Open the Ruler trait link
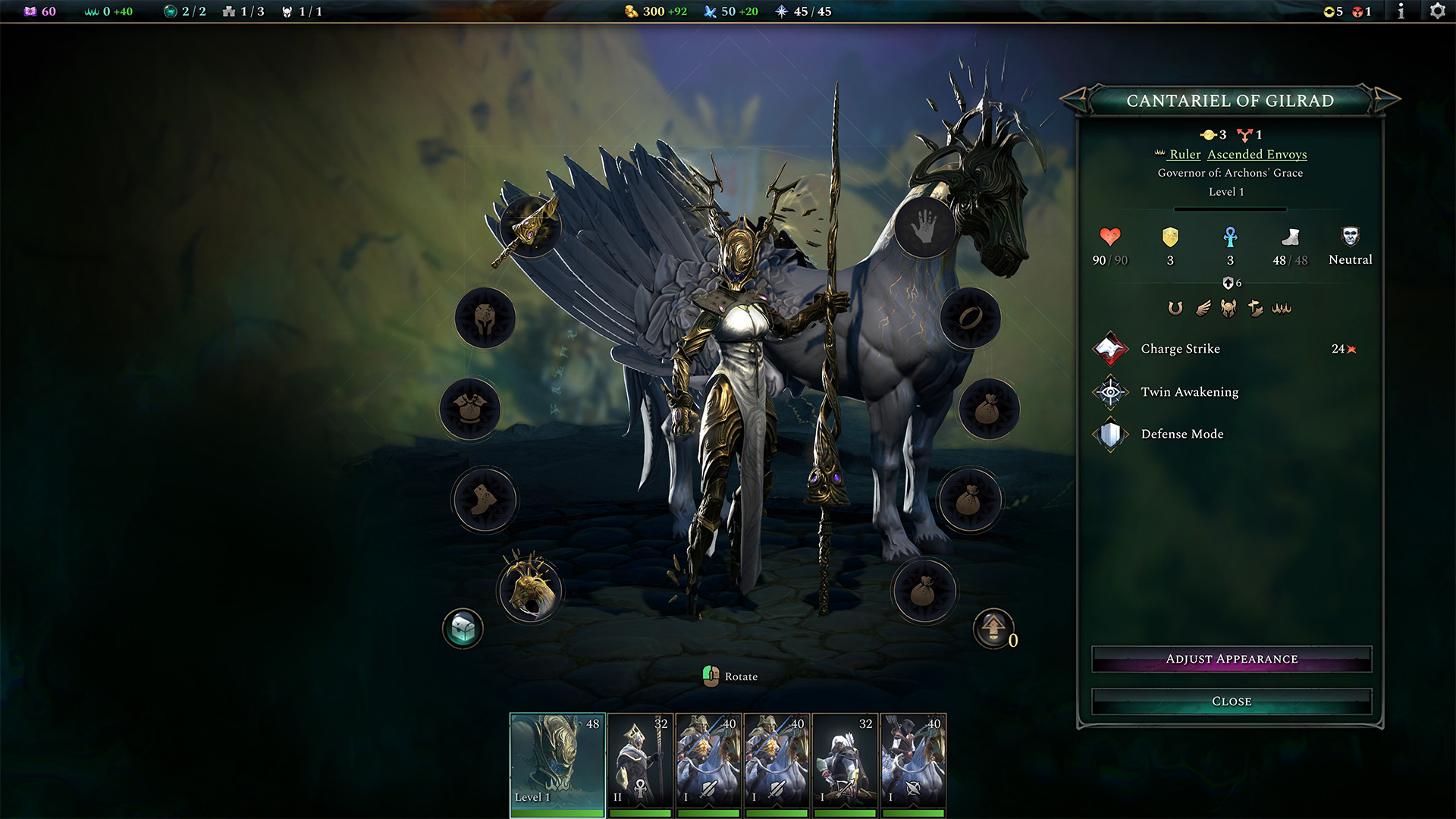The height and width of the screenshot is (819, 1456). pyautogui.click(x=1184, y=154)
